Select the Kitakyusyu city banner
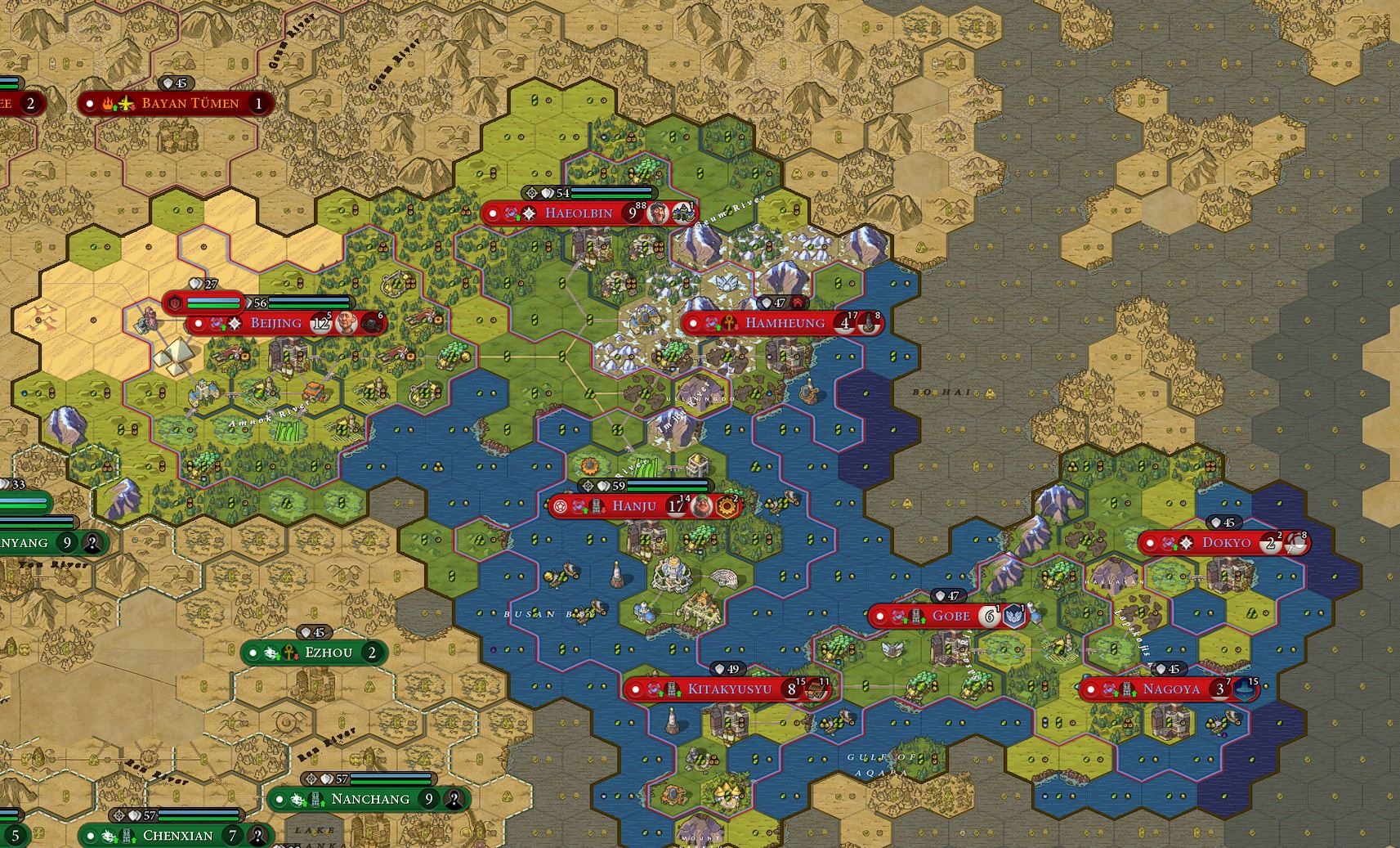The height and width of the screenshot is (848, 1400). point(729,689)
